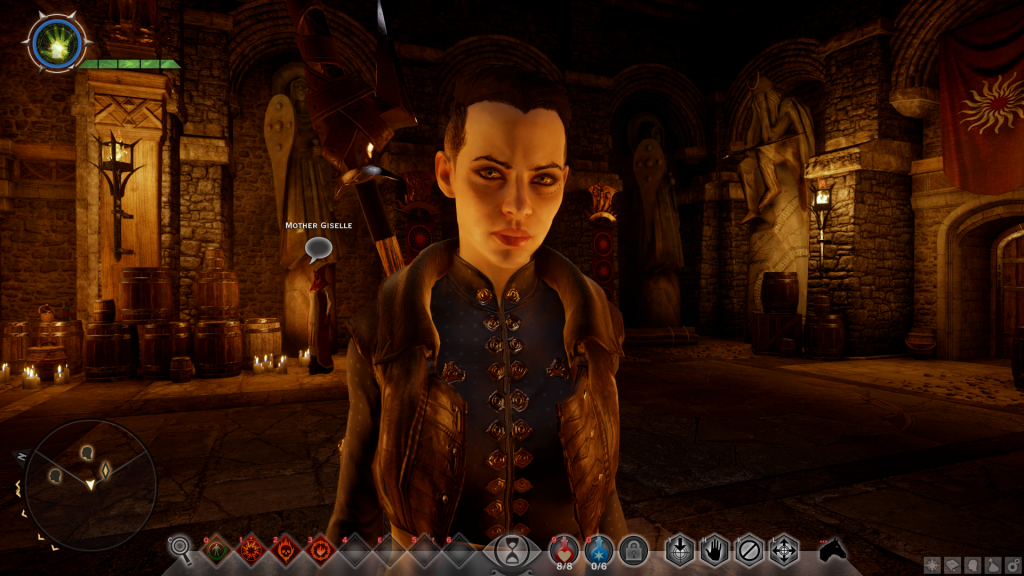This screenshot has width=1024, height=576.
Task: Use the green figure ability in the hotbar
Action: 214,549
